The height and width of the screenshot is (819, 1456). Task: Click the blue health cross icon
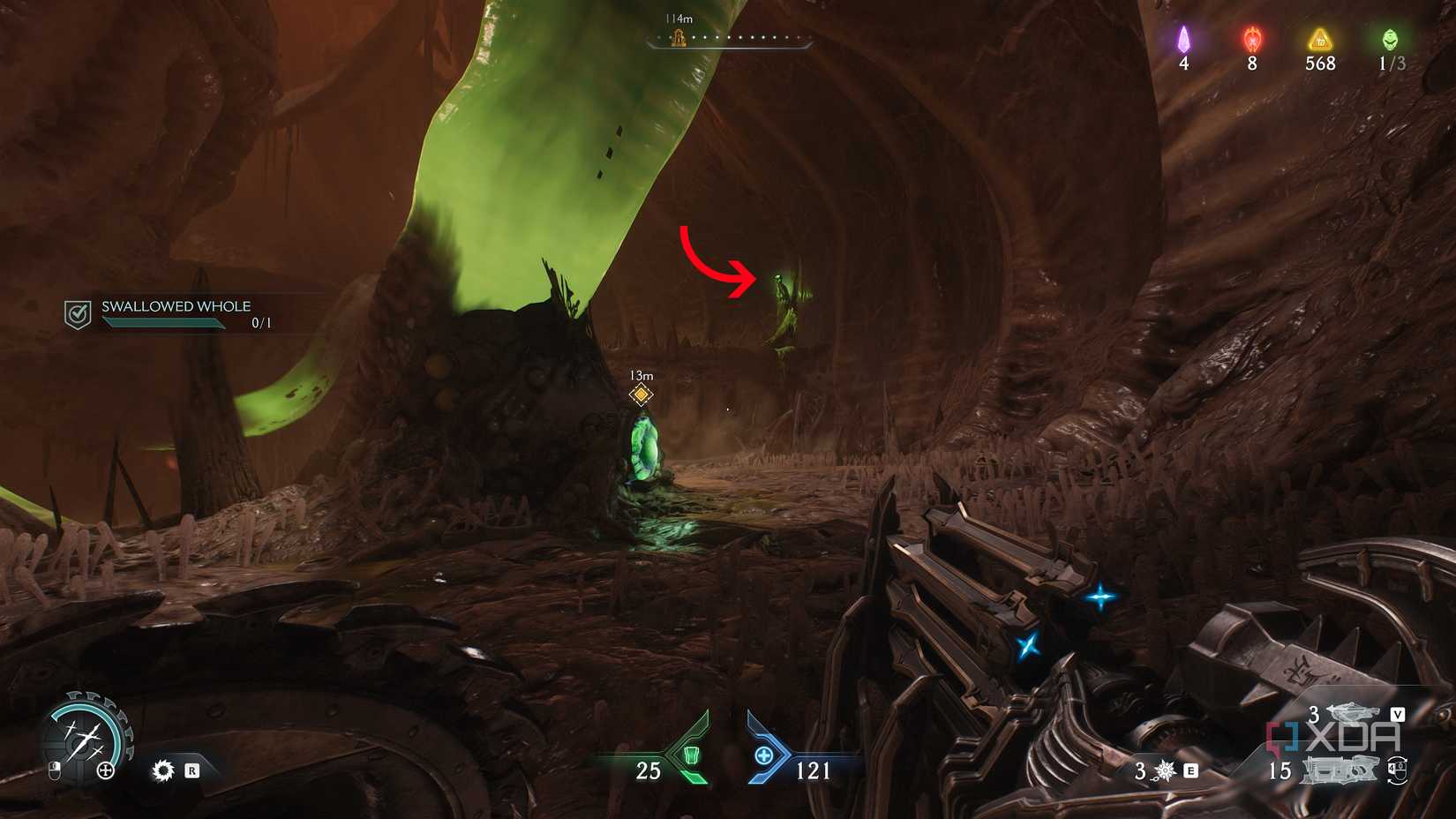(764, 755)
